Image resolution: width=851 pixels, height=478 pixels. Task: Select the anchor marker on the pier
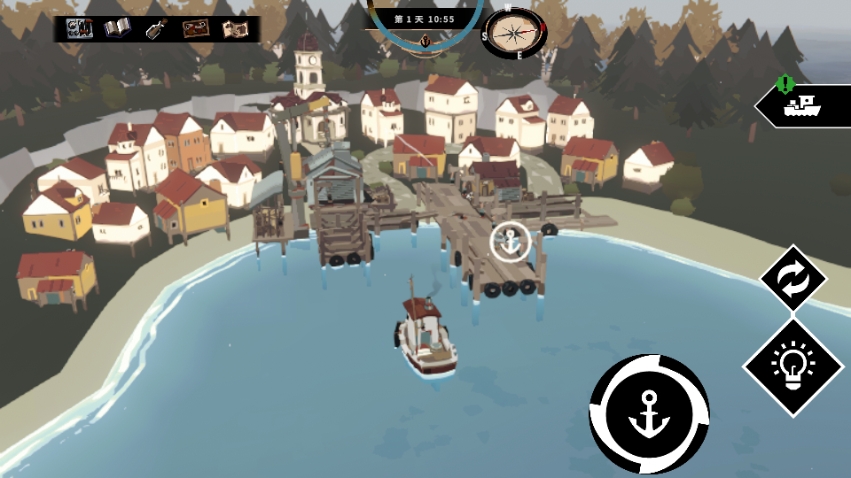[x=511, y=243]
